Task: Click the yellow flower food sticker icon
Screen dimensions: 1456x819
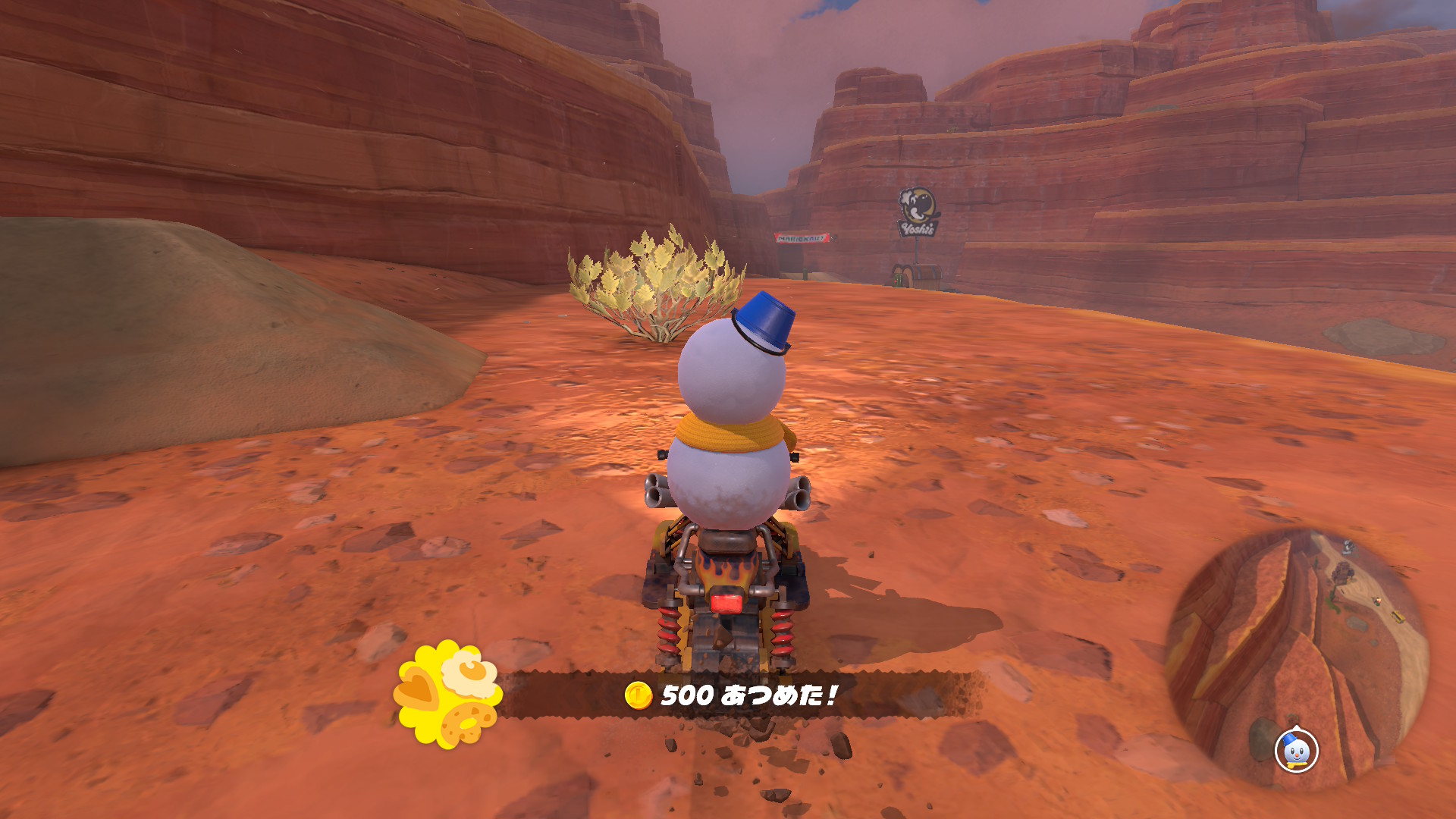Action: pos(447,694)
